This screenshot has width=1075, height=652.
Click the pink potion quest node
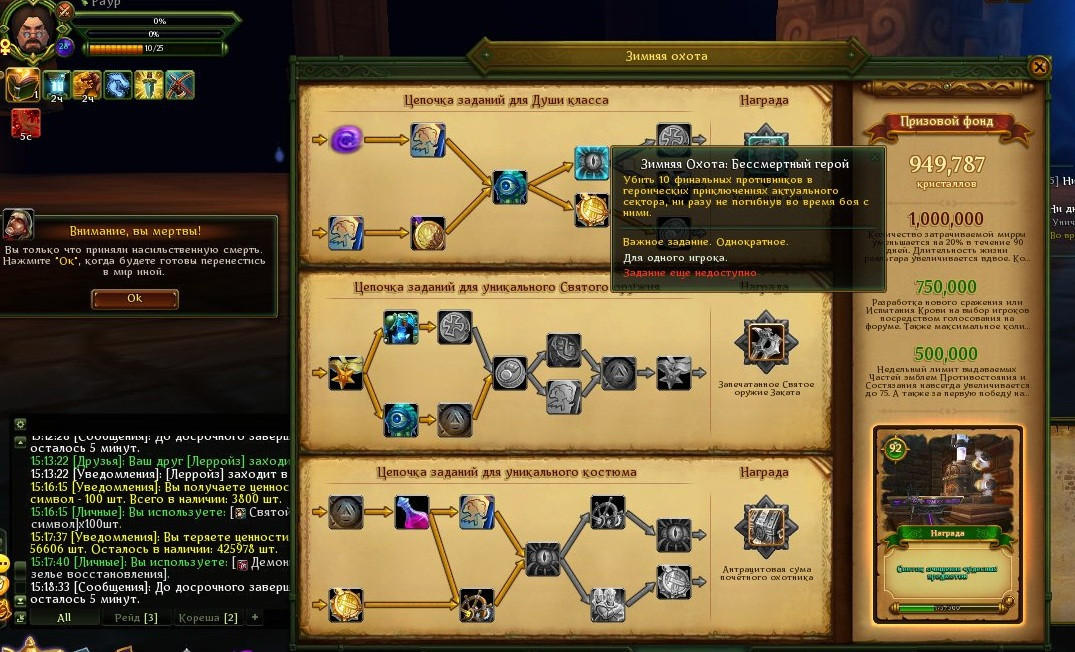tap(411, 513)
